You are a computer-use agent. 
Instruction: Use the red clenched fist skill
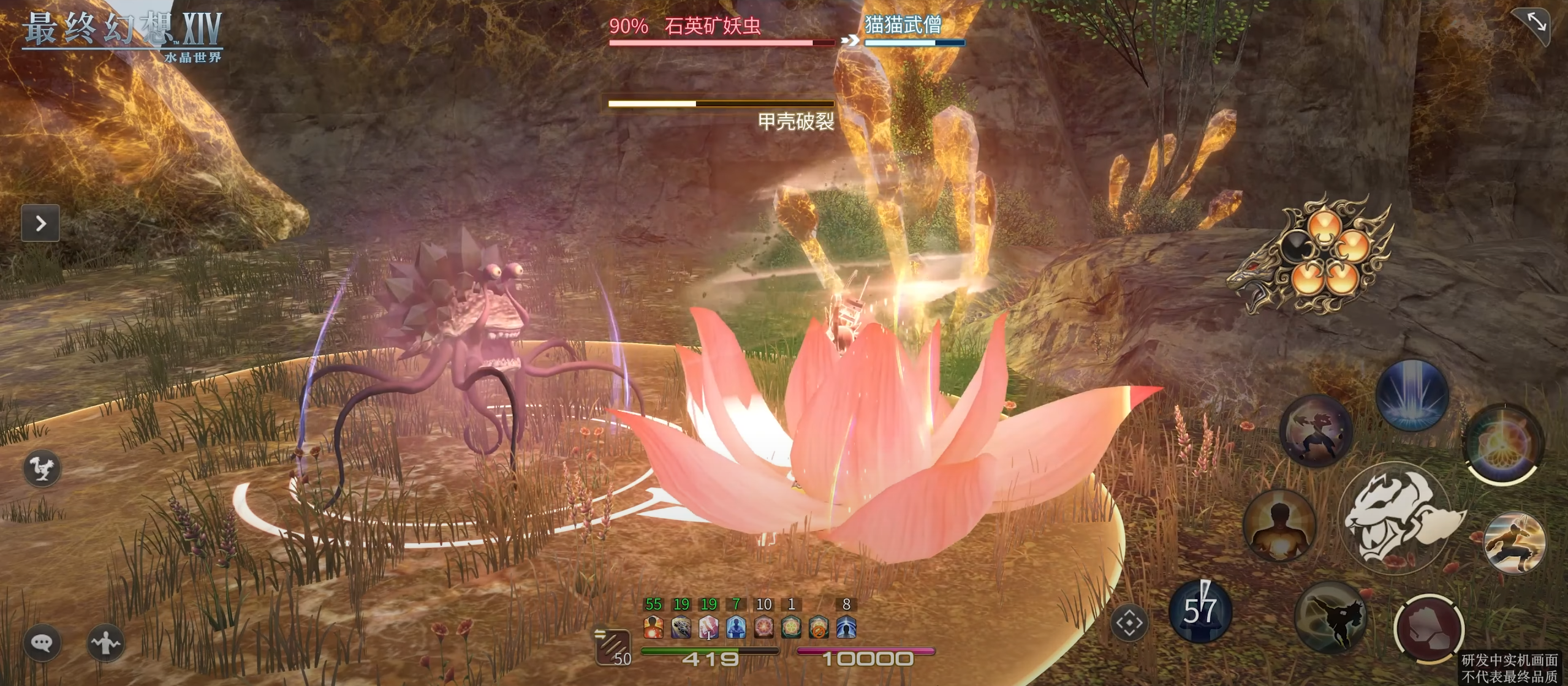point(1429,628)
